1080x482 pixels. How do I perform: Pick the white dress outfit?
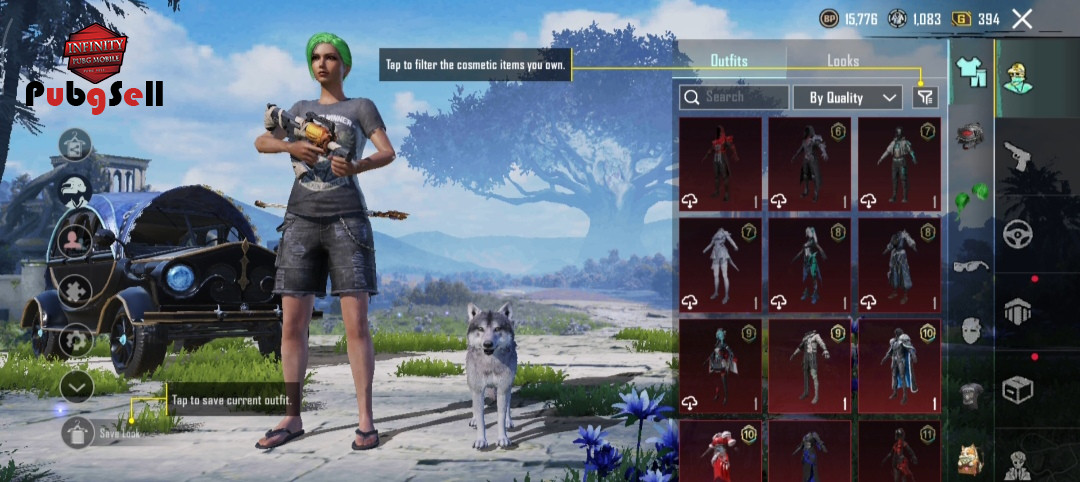pyautogui.click(x=719, y=264)
